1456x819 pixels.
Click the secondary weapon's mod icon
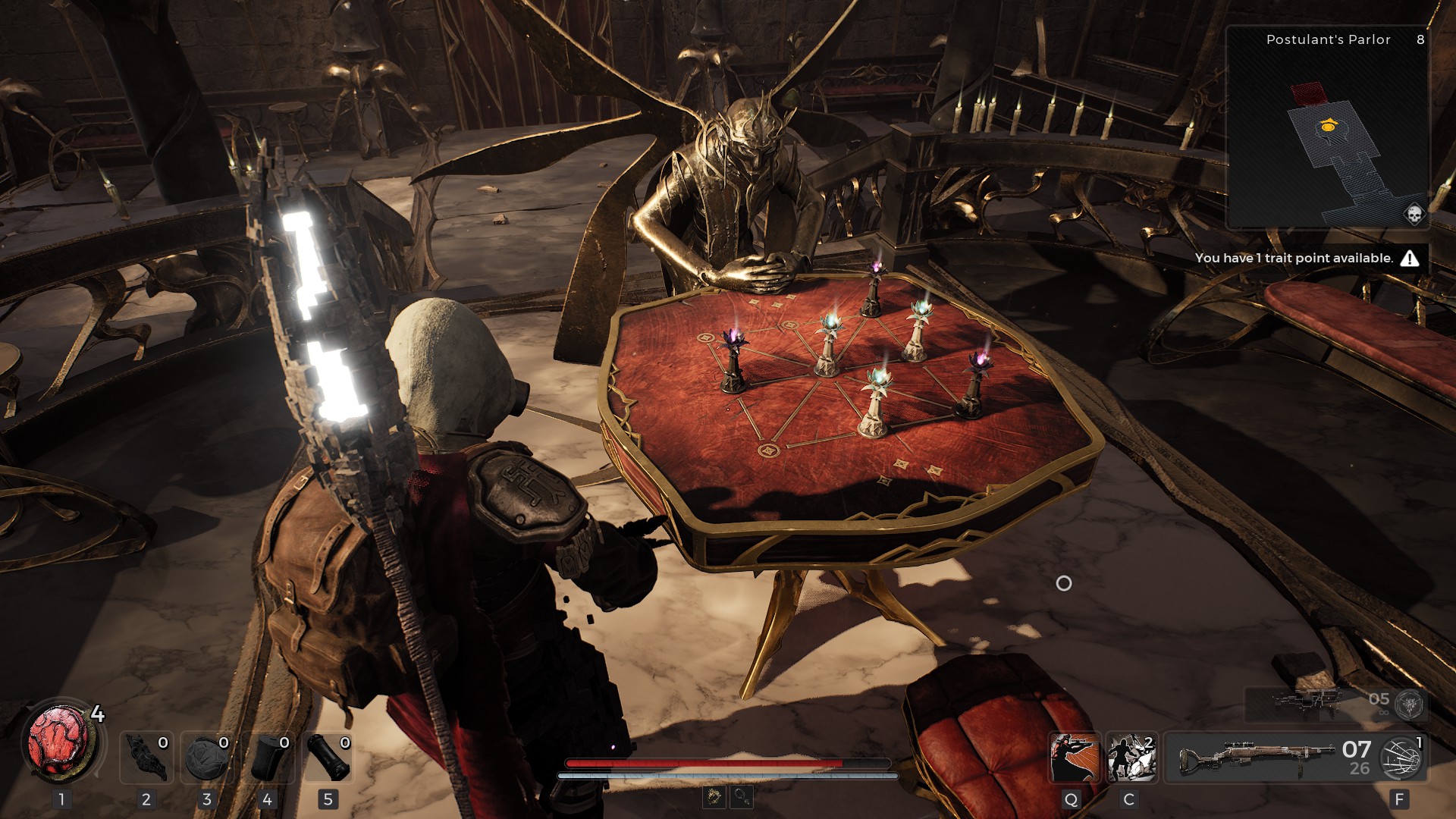point(1410,704)
